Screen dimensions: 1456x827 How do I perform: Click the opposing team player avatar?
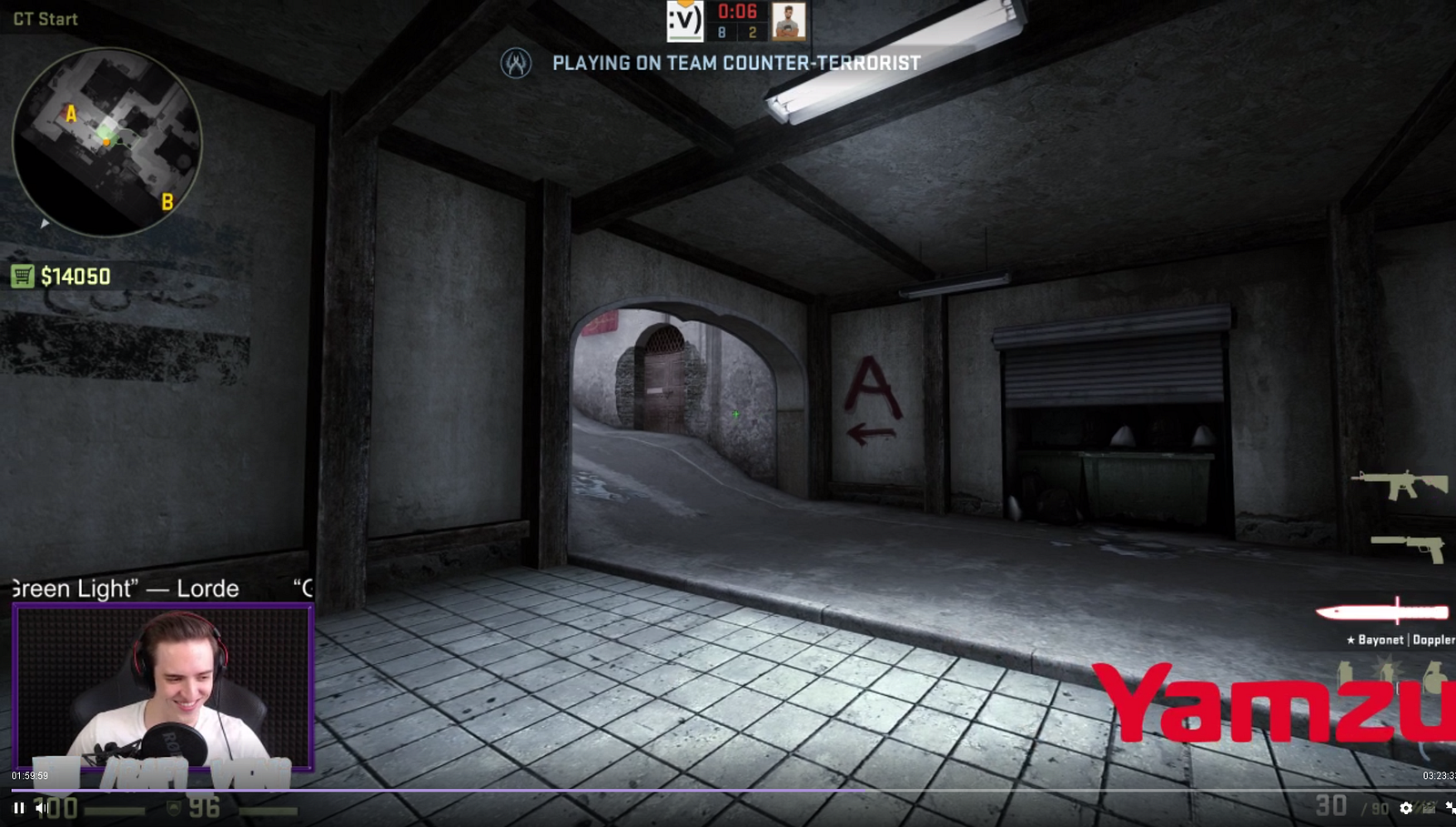coord(789,21)
